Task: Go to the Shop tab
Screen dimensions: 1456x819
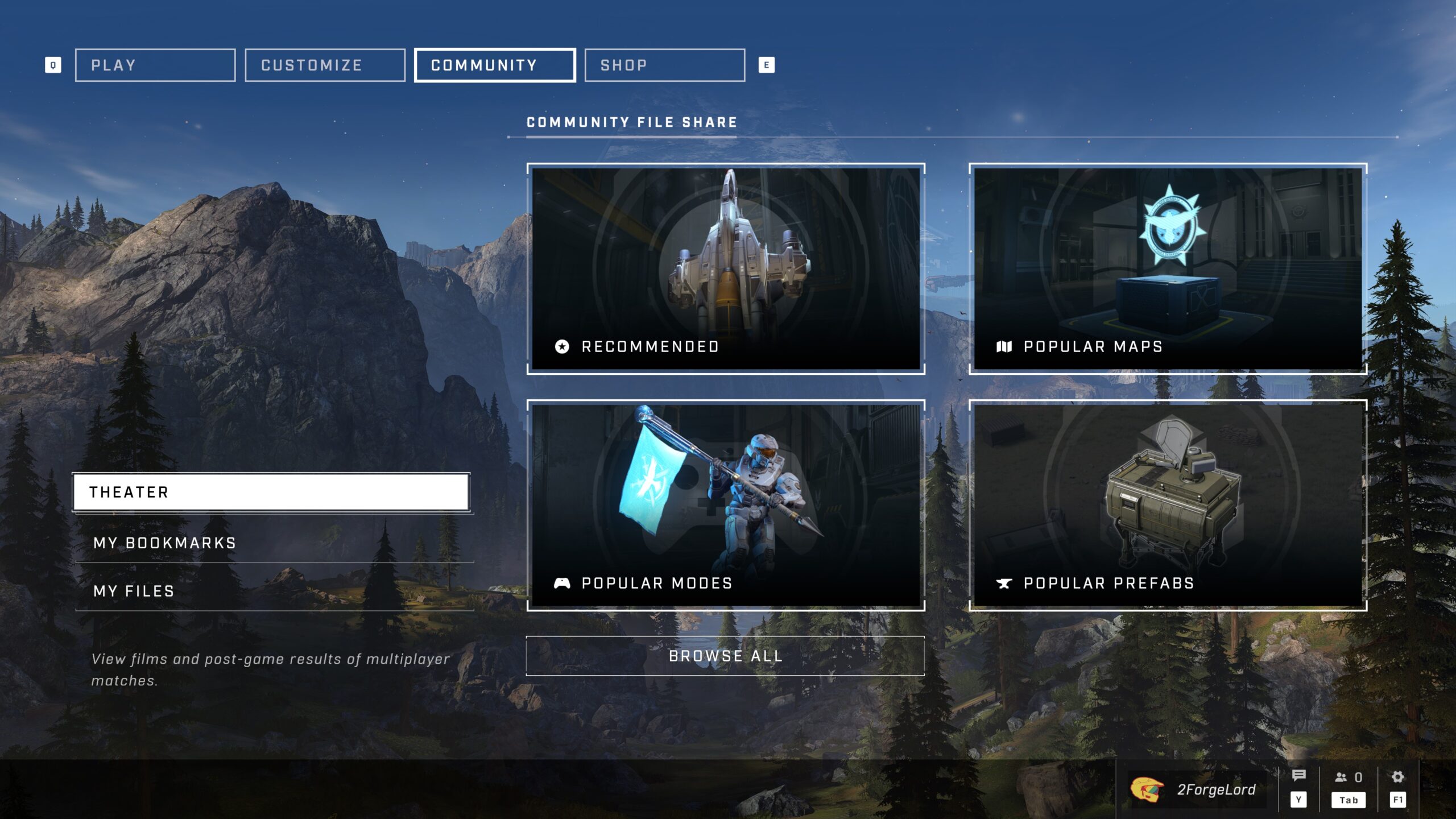Action: pos(664,65)
